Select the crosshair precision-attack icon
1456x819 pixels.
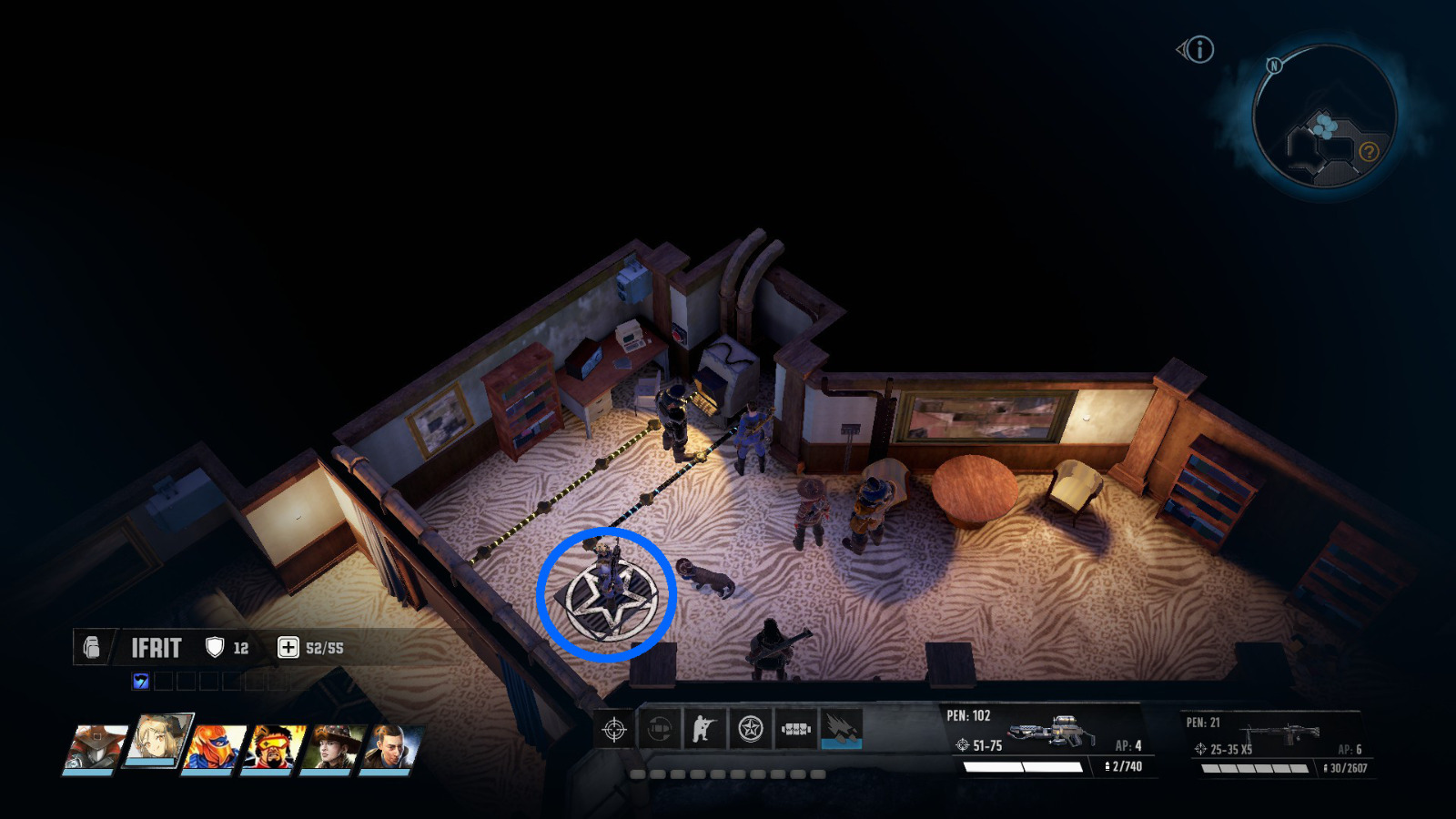(x=615, y=731)
